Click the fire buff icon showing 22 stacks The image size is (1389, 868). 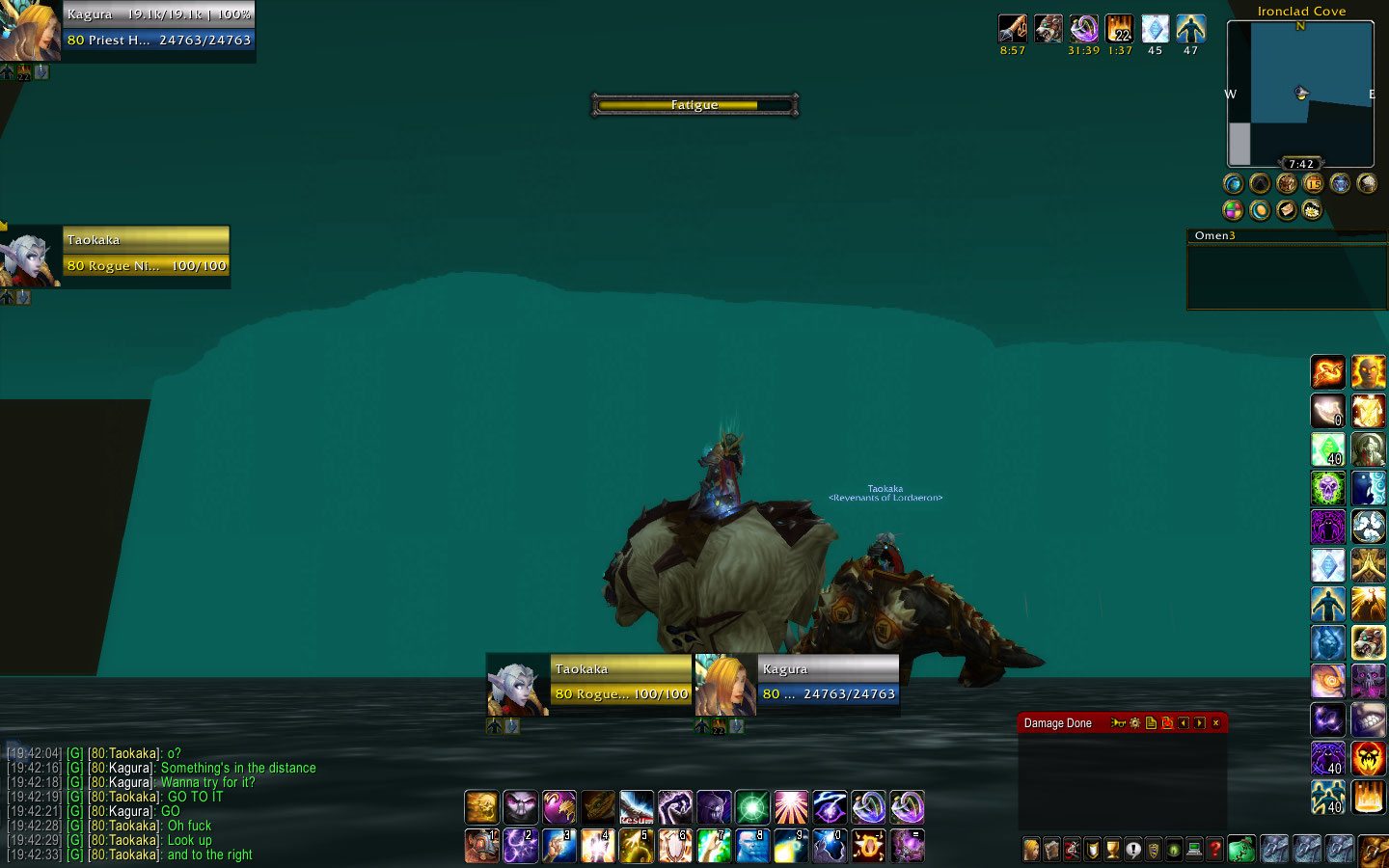click(x=1119, y=29)
